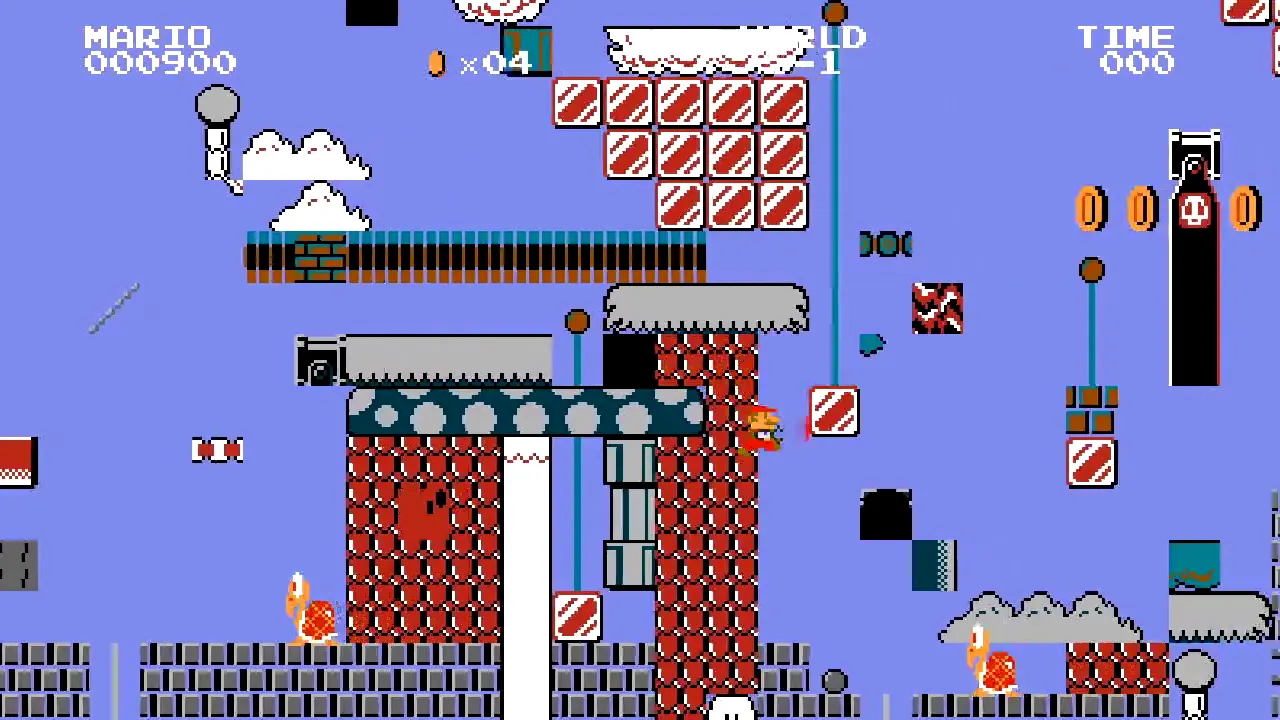This screenshot has width=1280, height=720.
Task: Select the teal arrow sprite right of Mario
Action: coord(870,345)
